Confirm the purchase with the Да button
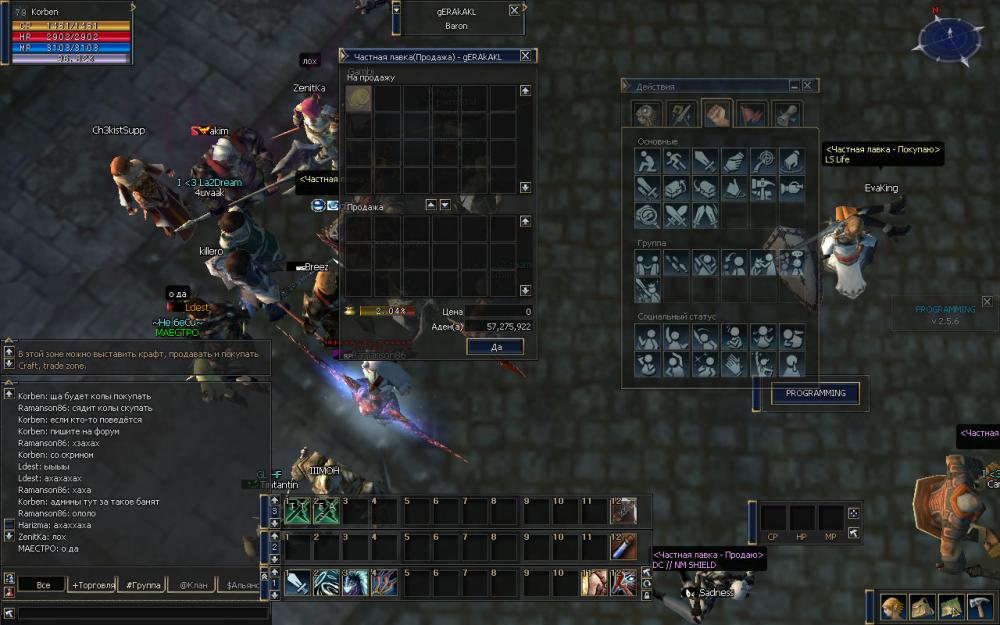Image resolution: width=1000 pixels, height=625 pixels. click(494, 346)
